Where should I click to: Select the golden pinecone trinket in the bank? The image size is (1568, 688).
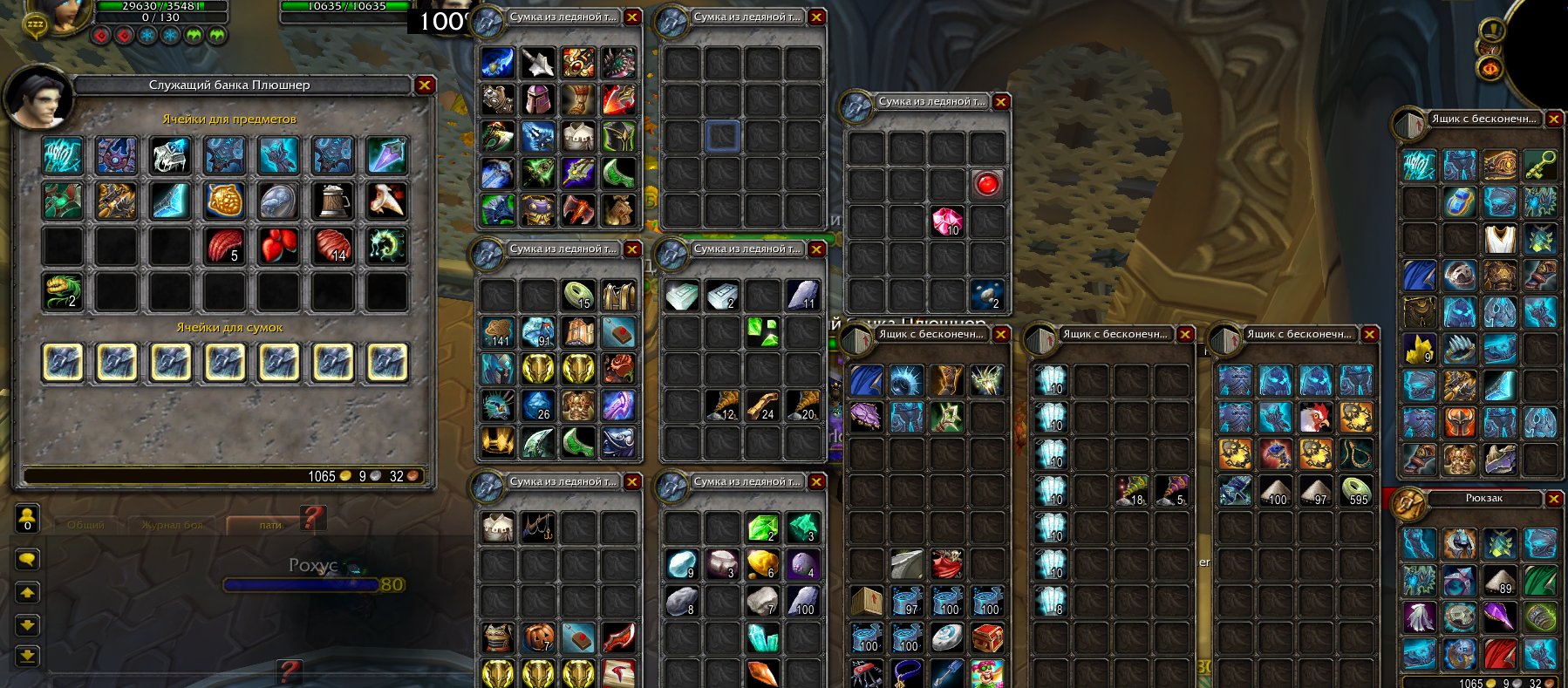(224, 200)
